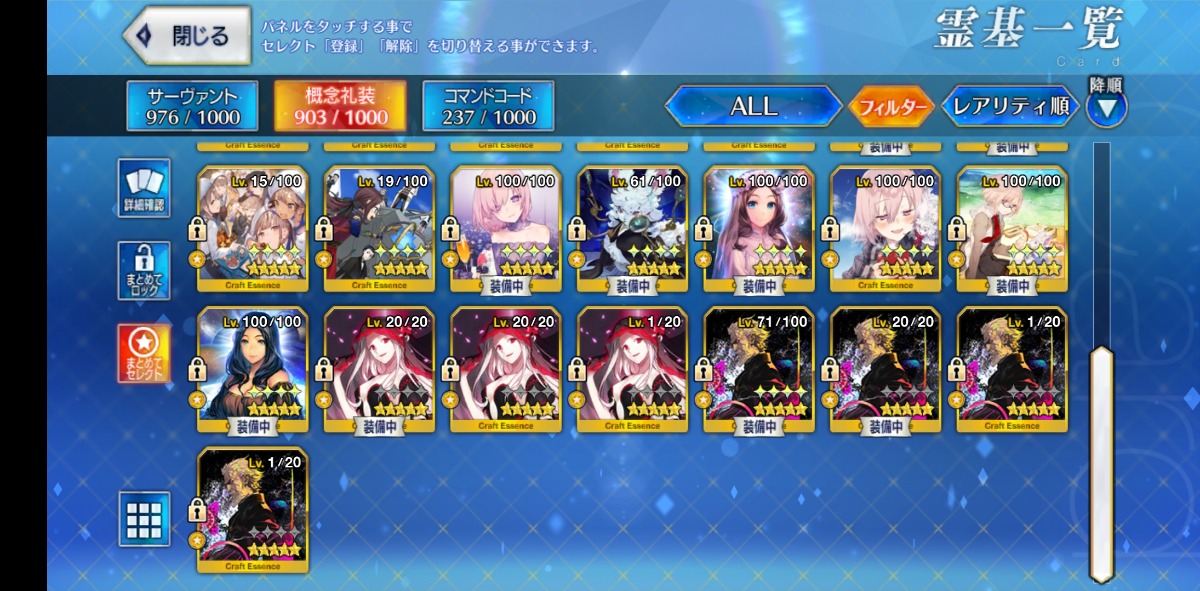Select the 概念礼装 tab
The width and height of the screenshot is (1200, 591).
click(340, 106)
